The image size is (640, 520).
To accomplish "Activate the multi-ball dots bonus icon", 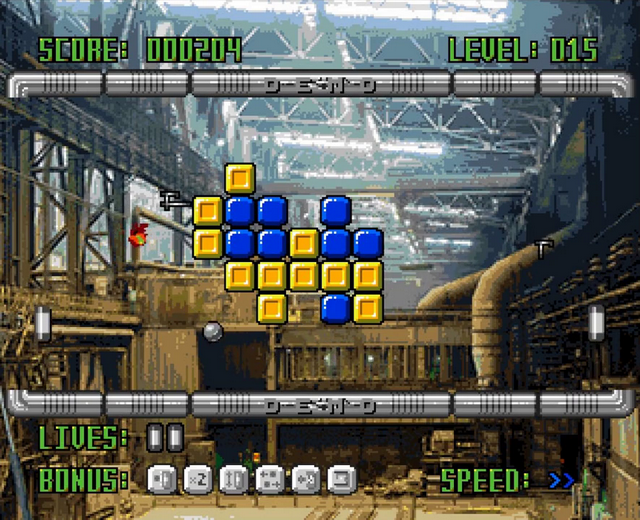I will click(270, 480).
